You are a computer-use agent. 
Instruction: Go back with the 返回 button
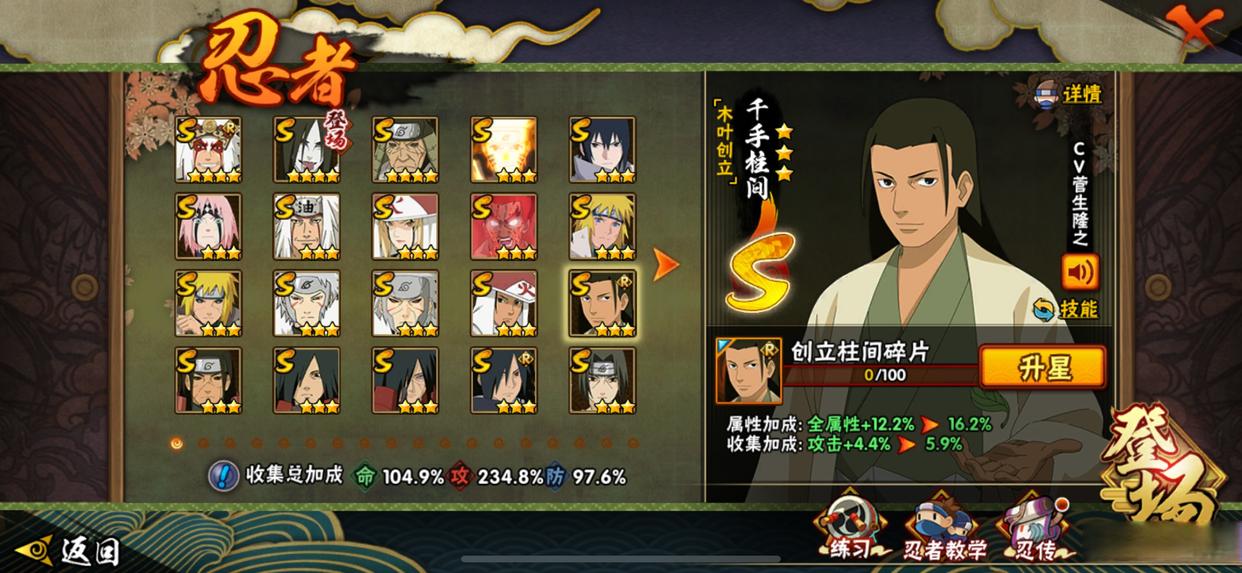tap(75, 549)
